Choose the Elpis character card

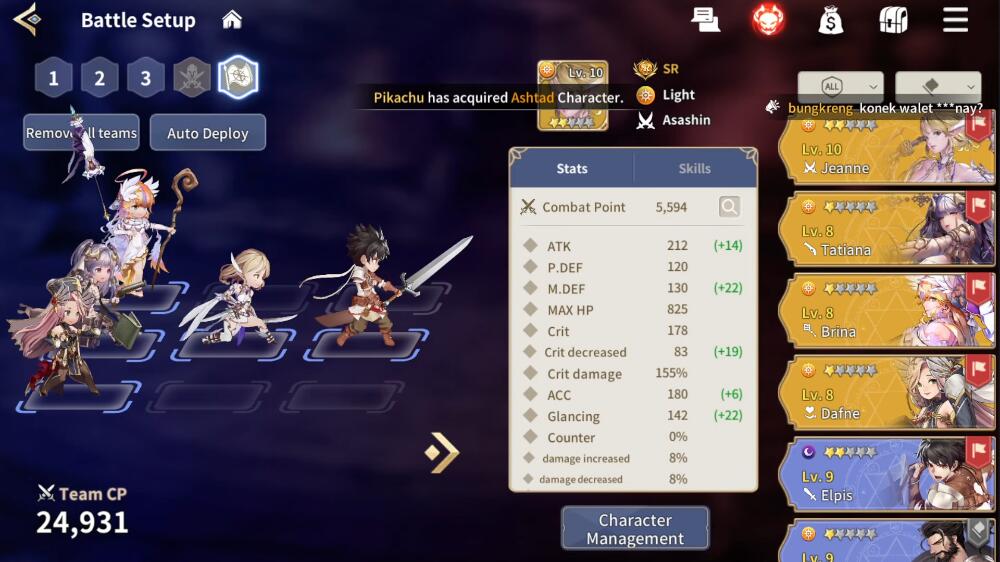click(886, 475)
